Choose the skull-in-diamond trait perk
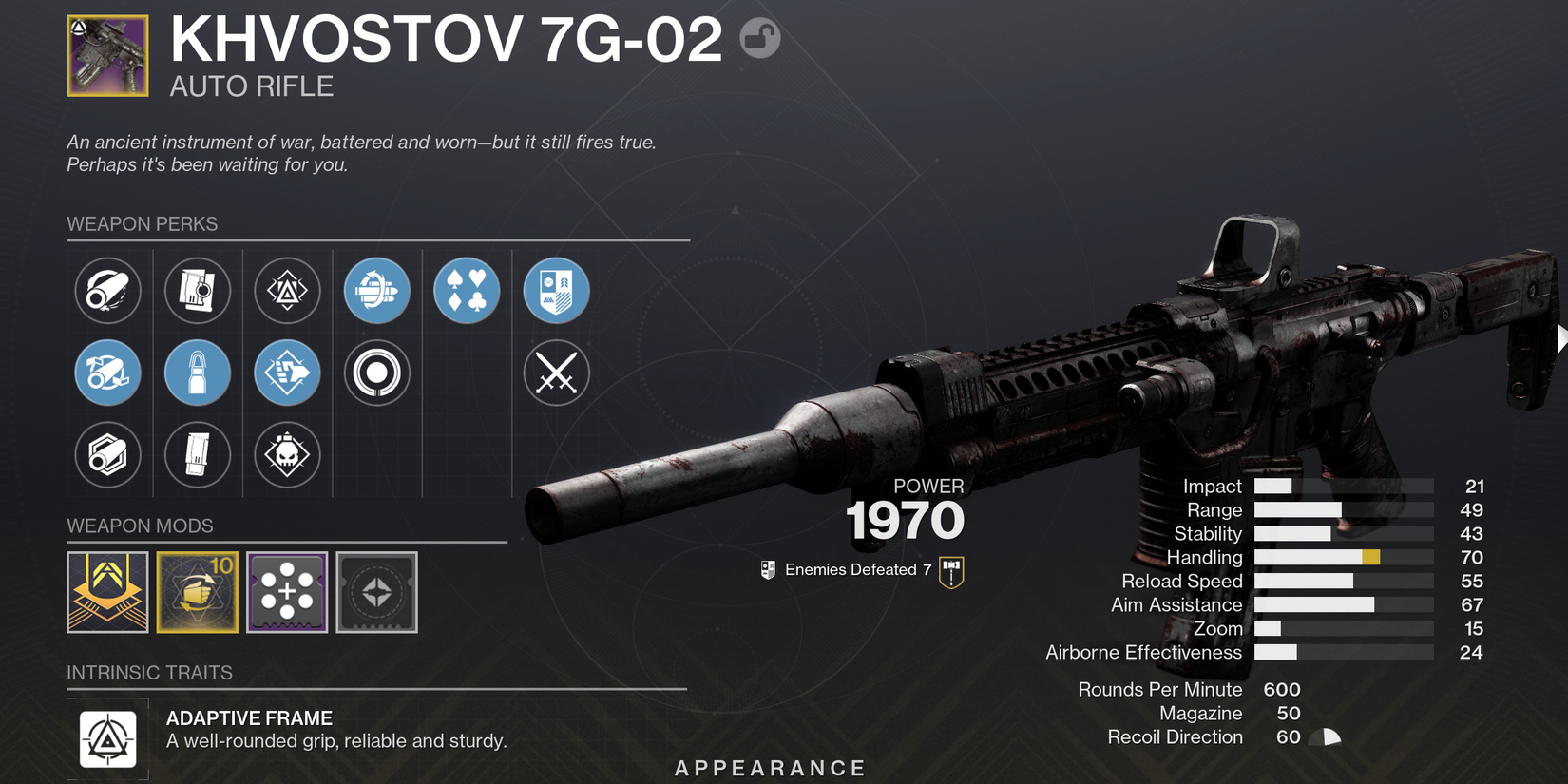The height and width of the screenshot is (784, 1568). [x=287, y=454]
